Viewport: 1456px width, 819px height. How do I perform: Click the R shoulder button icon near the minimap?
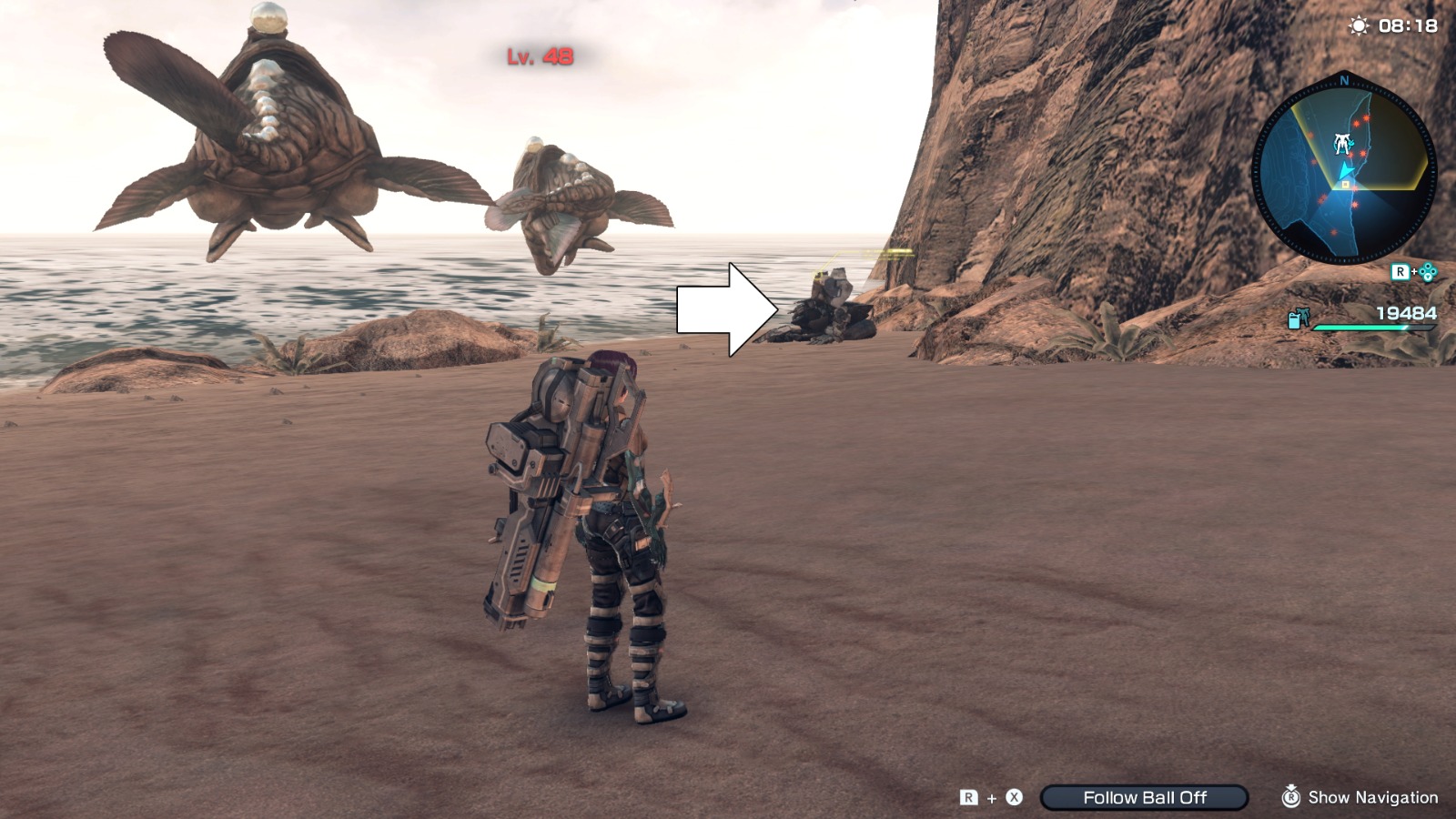click(1400, 270)
